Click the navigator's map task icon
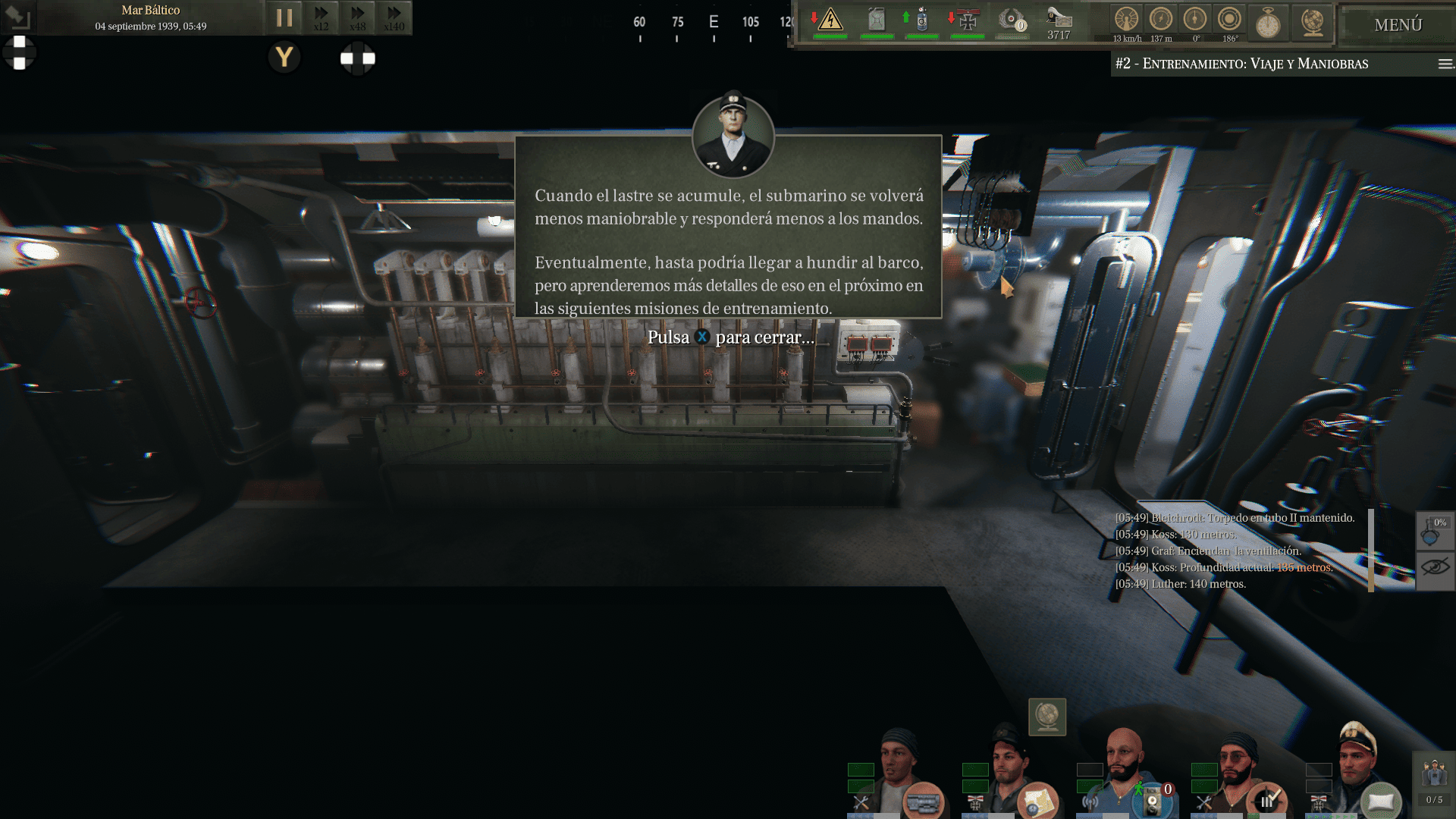 [x=1037, y=801]
